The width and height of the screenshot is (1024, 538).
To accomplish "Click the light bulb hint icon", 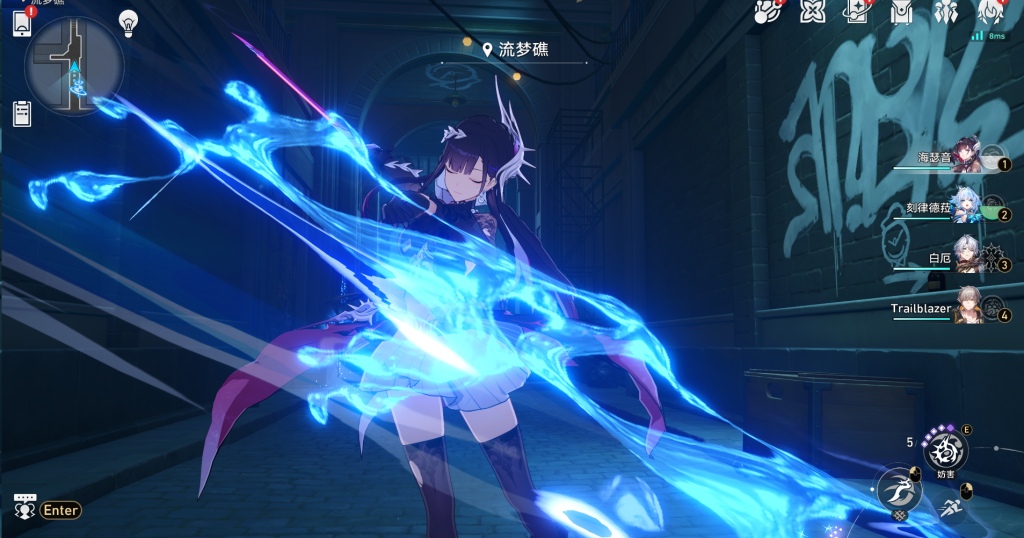I will pyautogui.click(x=128, y=21).
